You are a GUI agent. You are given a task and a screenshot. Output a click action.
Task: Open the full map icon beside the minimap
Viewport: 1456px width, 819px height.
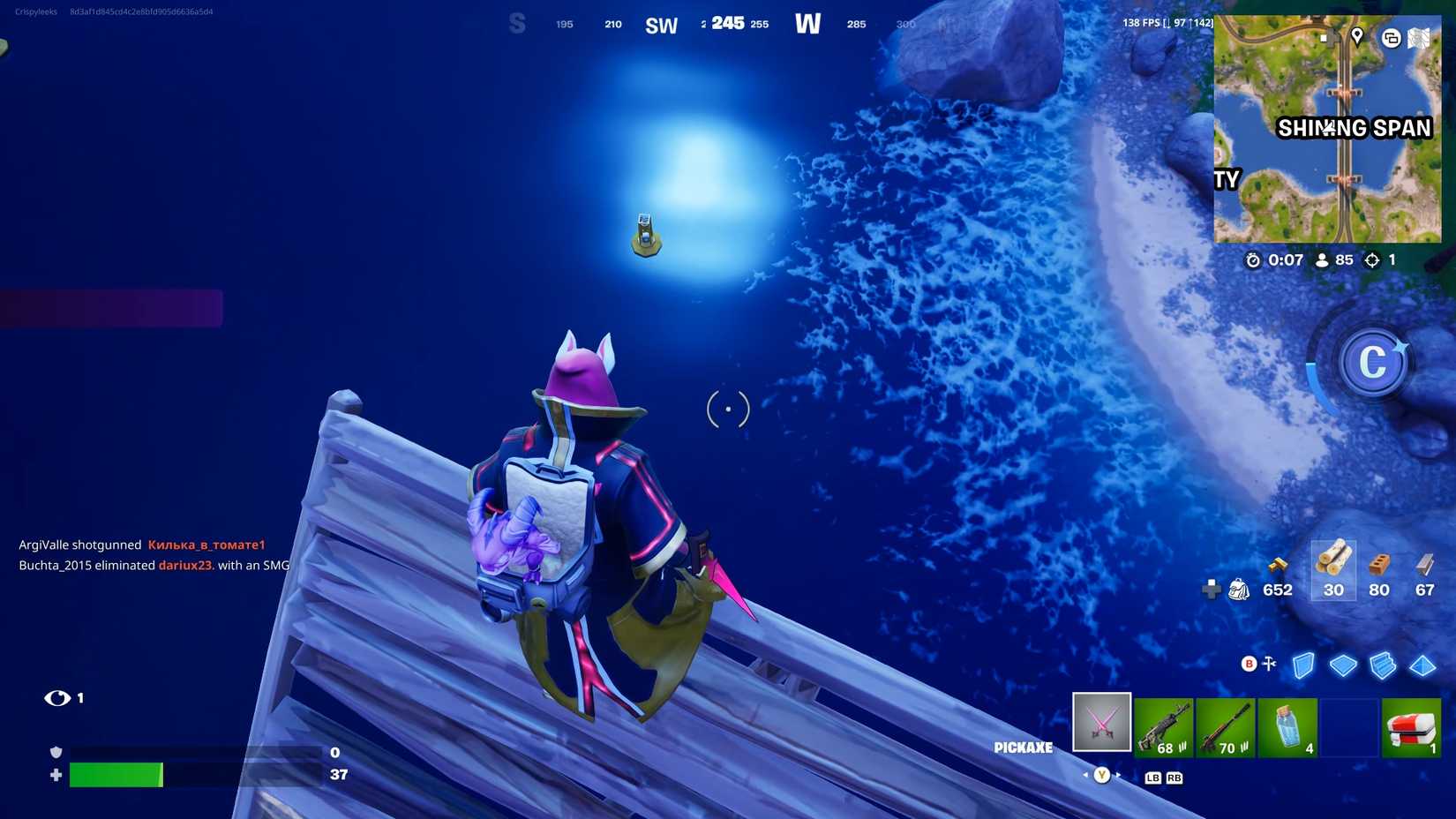1419,39
